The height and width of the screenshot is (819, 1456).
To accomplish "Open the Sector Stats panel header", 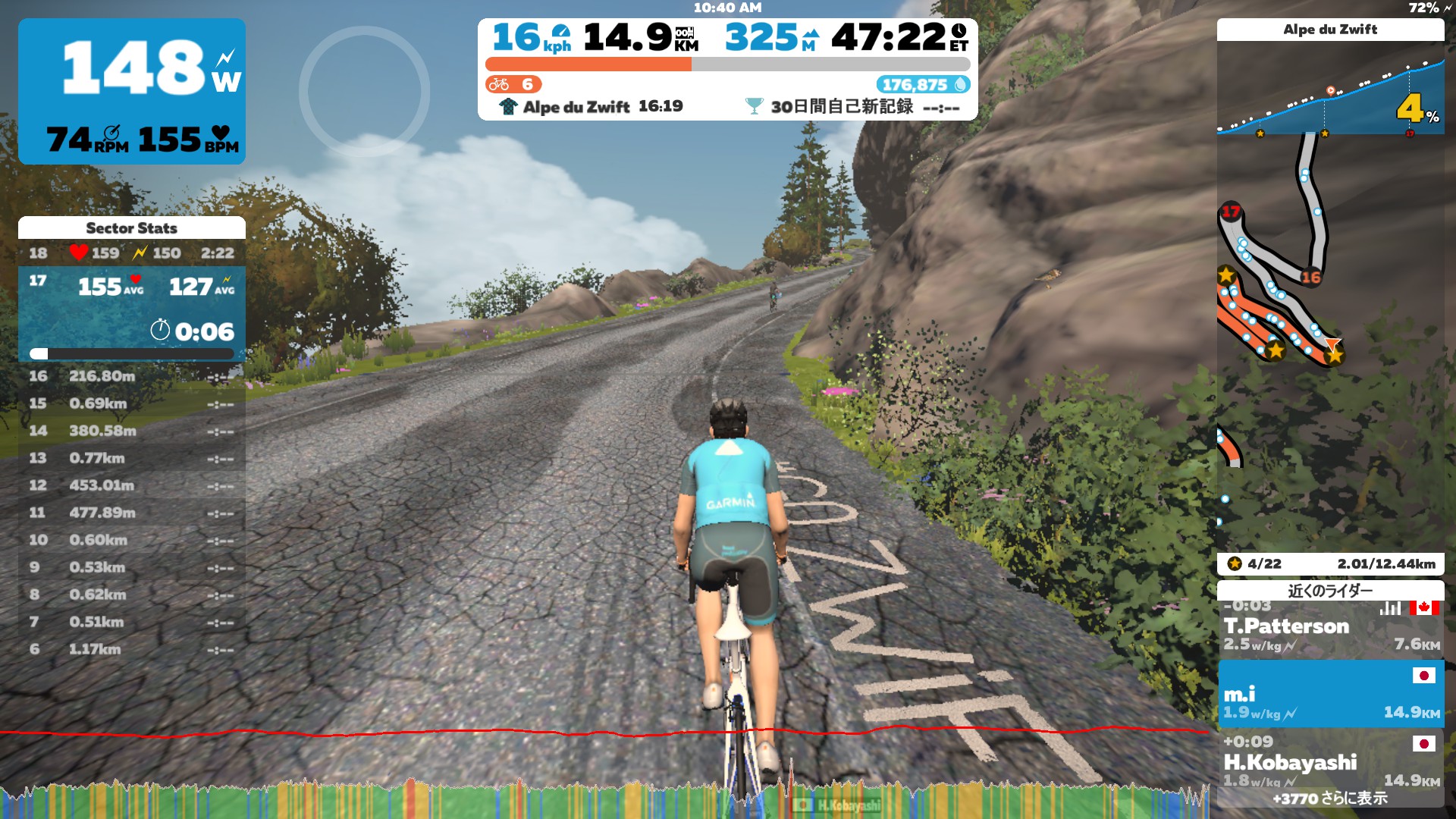I will click(x=132, y=227).
